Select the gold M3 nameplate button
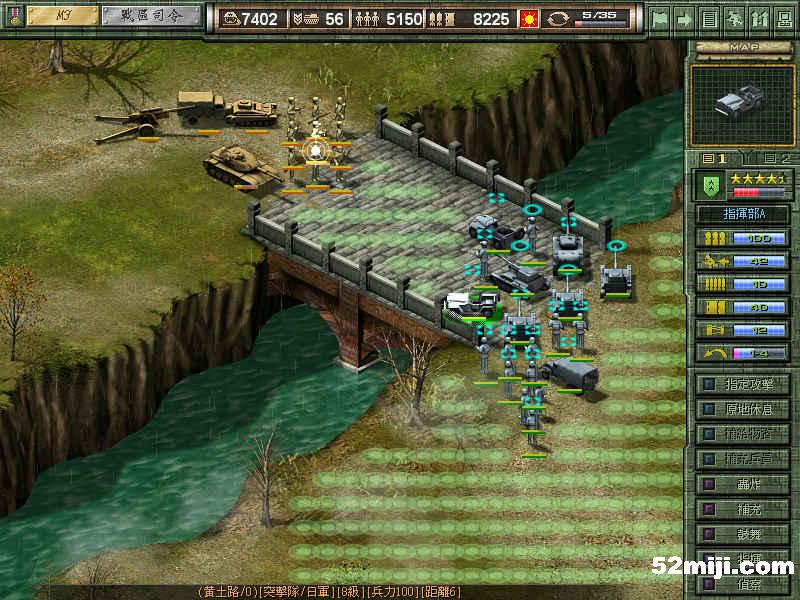This screenshot has height=600, width=800. (61, 16)
